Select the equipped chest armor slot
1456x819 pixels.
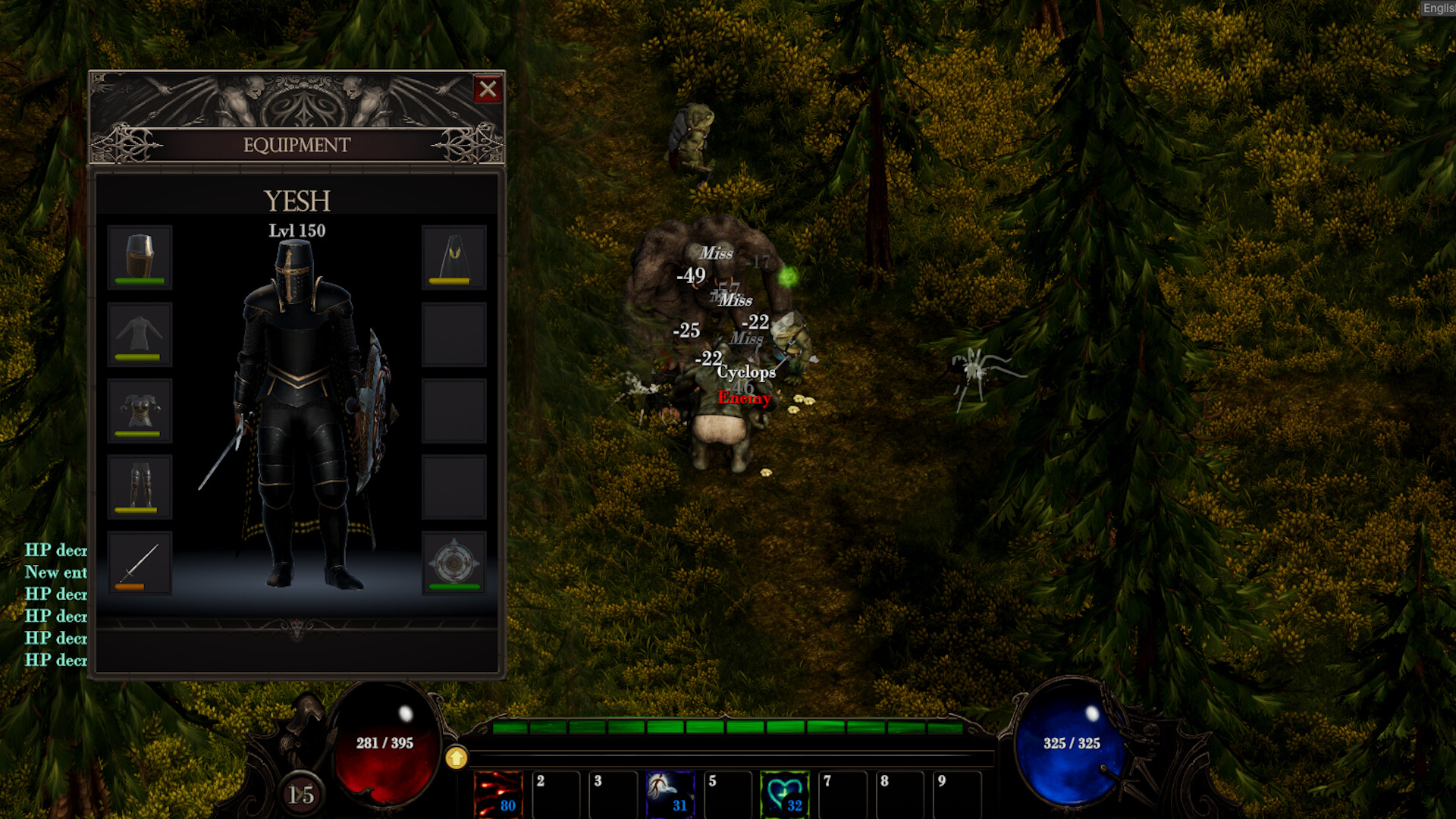click(x=140, y=409)
